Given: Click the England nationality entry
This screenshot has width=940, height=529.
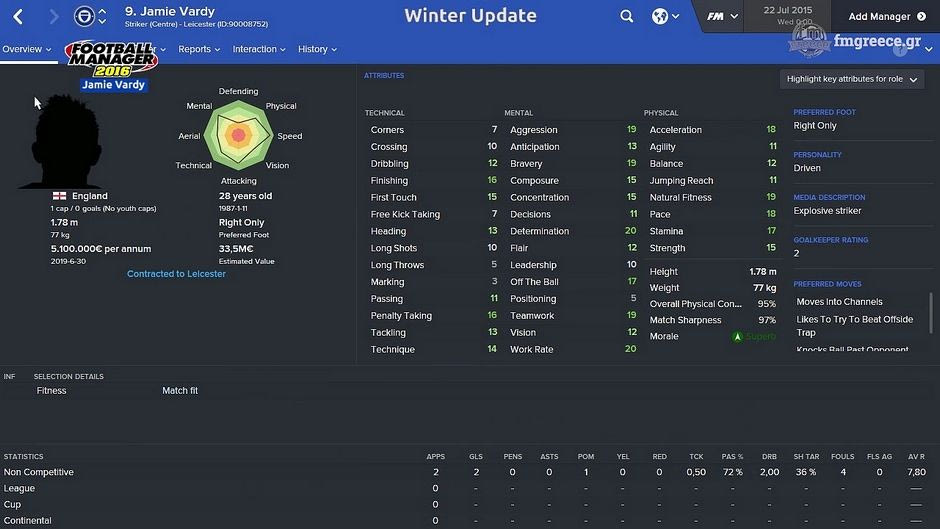Looking at the screenshot, I should point(89,196).
